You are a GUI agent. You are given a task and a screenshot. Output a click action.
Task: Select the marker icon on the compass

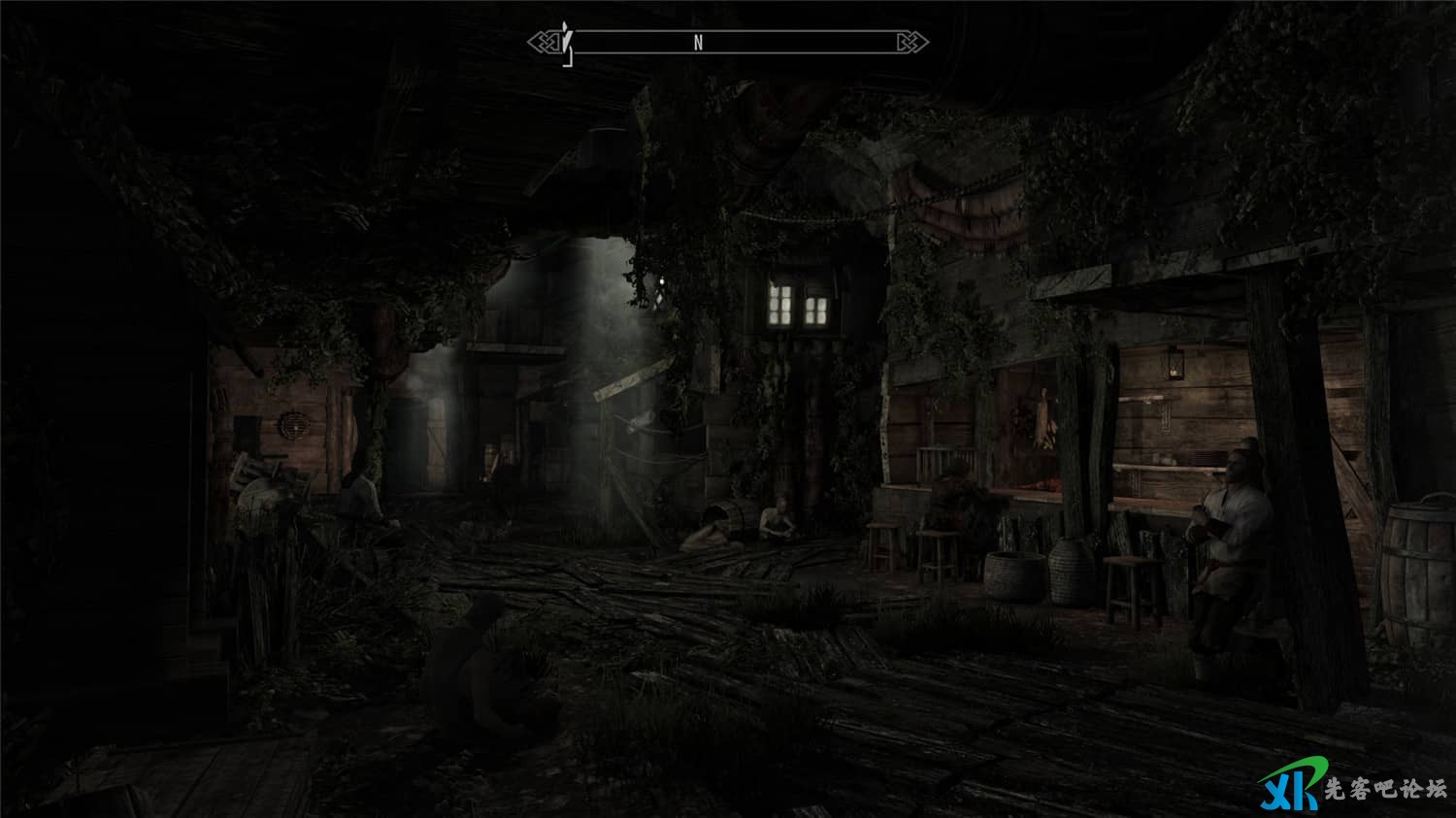tap(567, 44)
